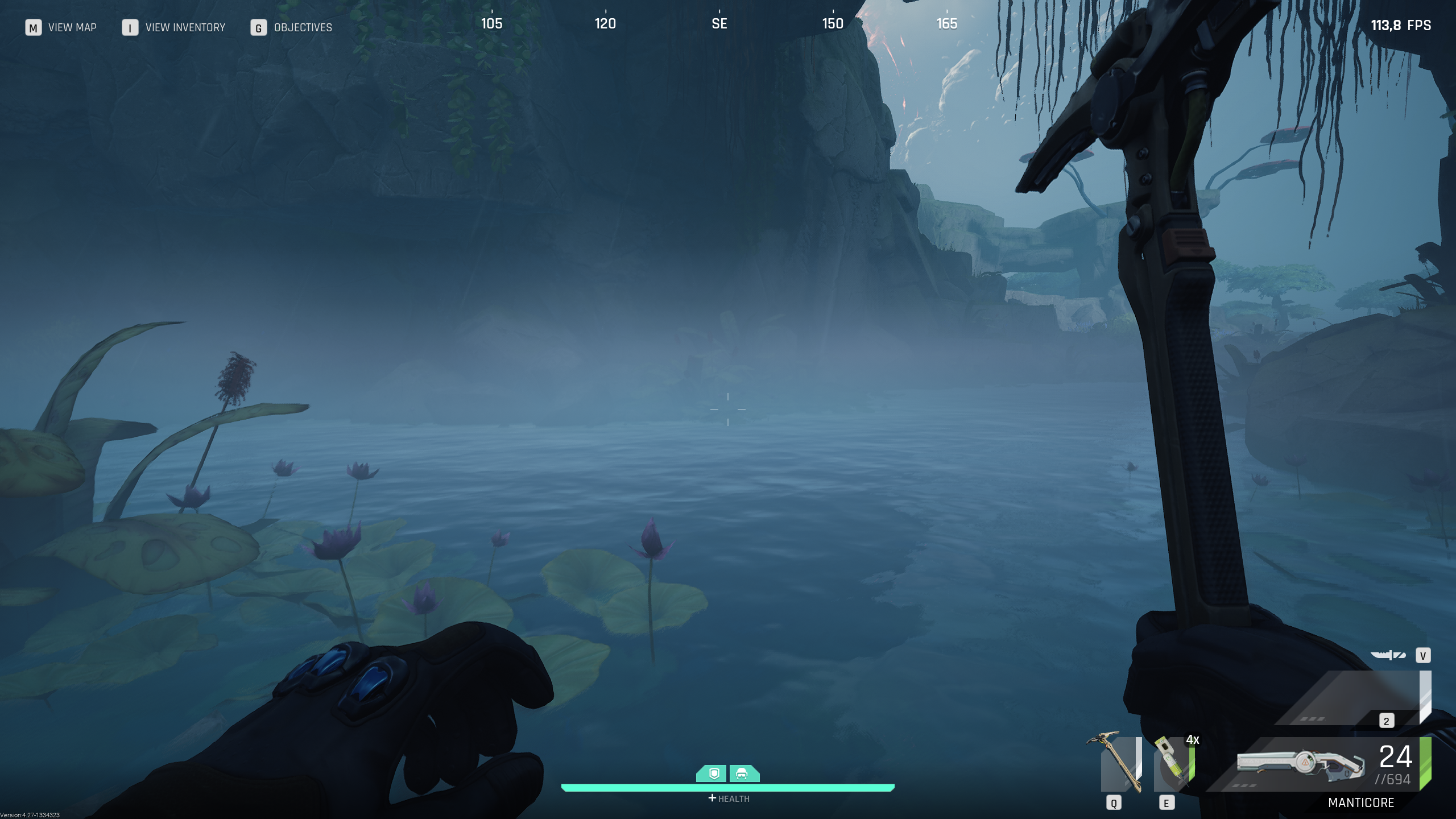Use the green stim syringe slot
1456x819 pixels.
click(x=1174, y=764)
